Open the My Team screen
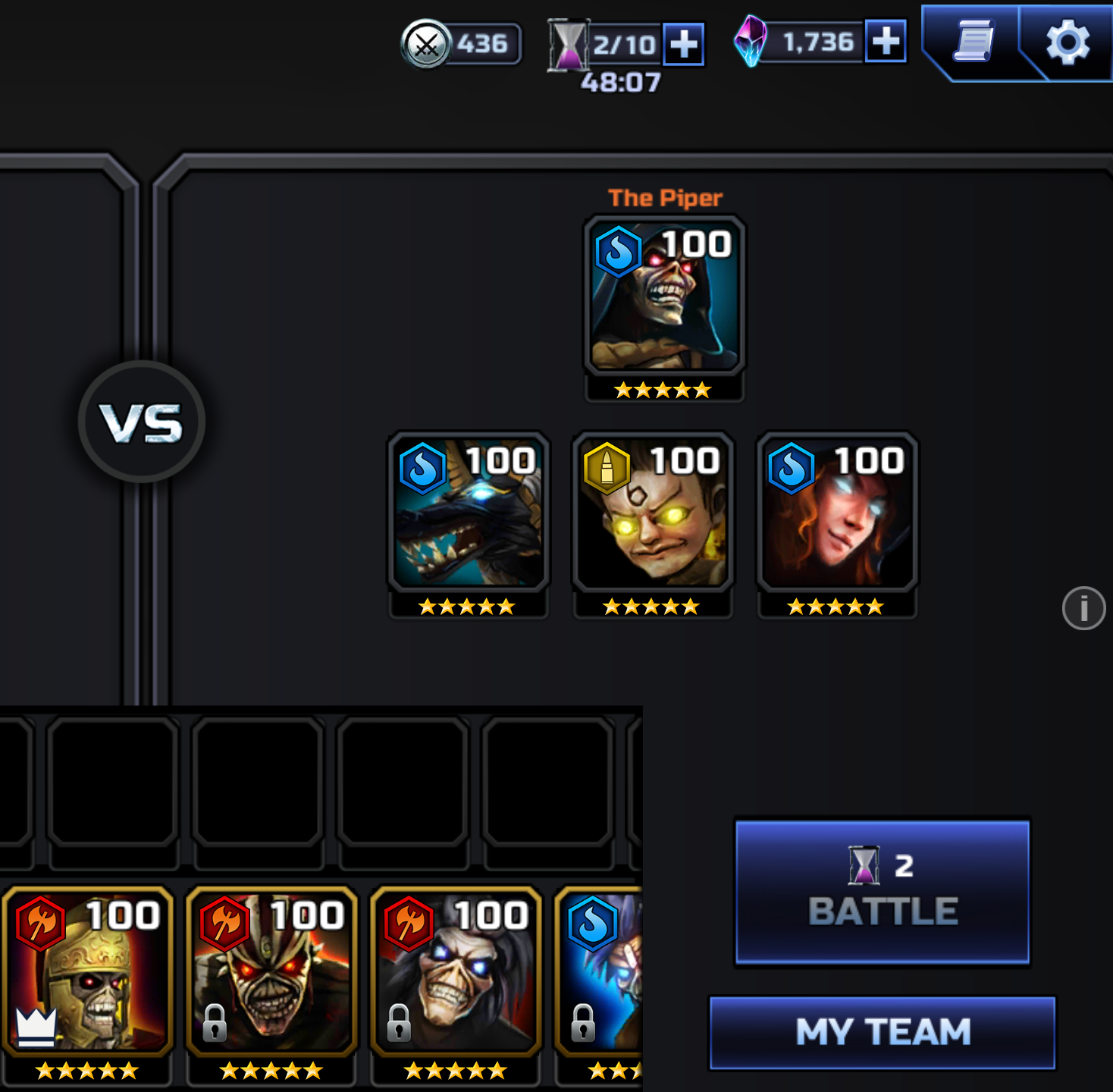1113x1092 pixels. (x=883, y=1032)
